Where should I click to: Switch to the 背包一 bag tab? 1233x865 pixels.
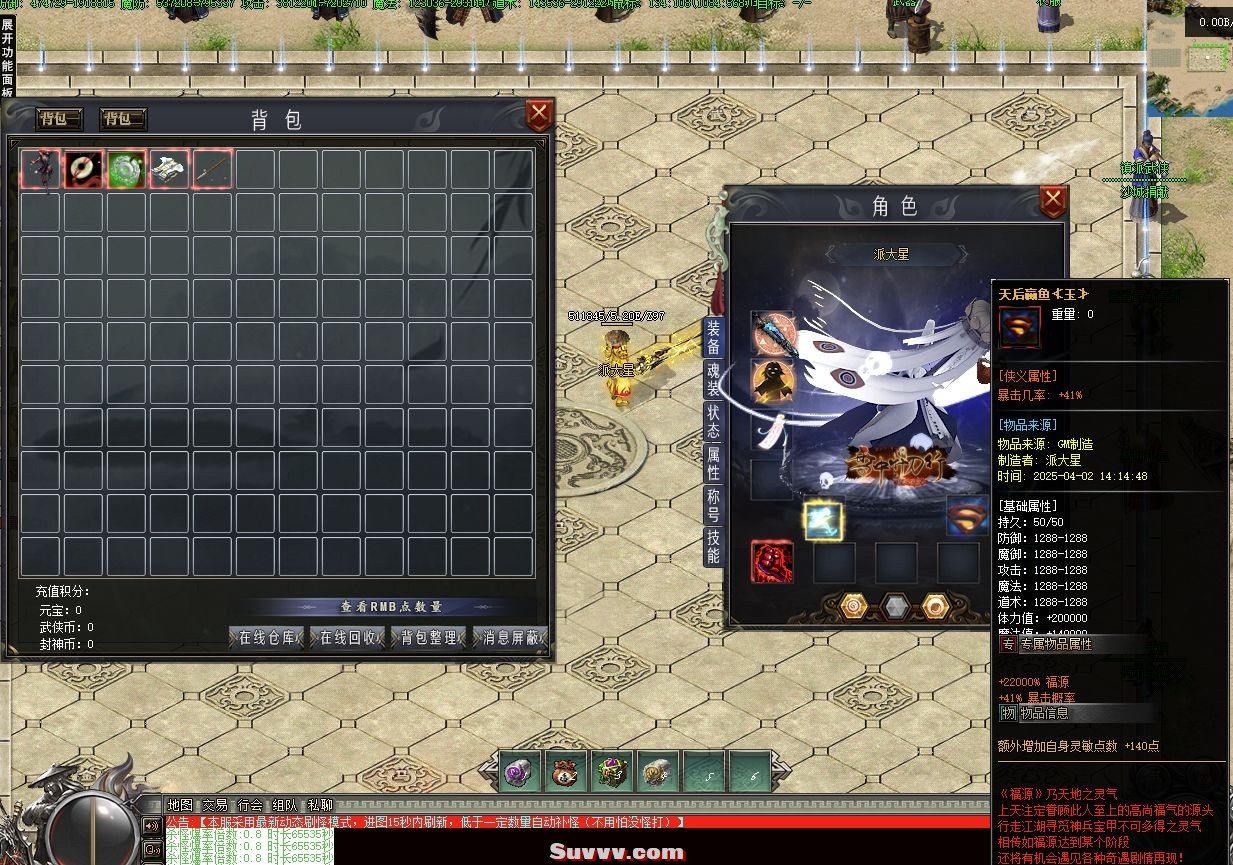click(x=60, y=119)
